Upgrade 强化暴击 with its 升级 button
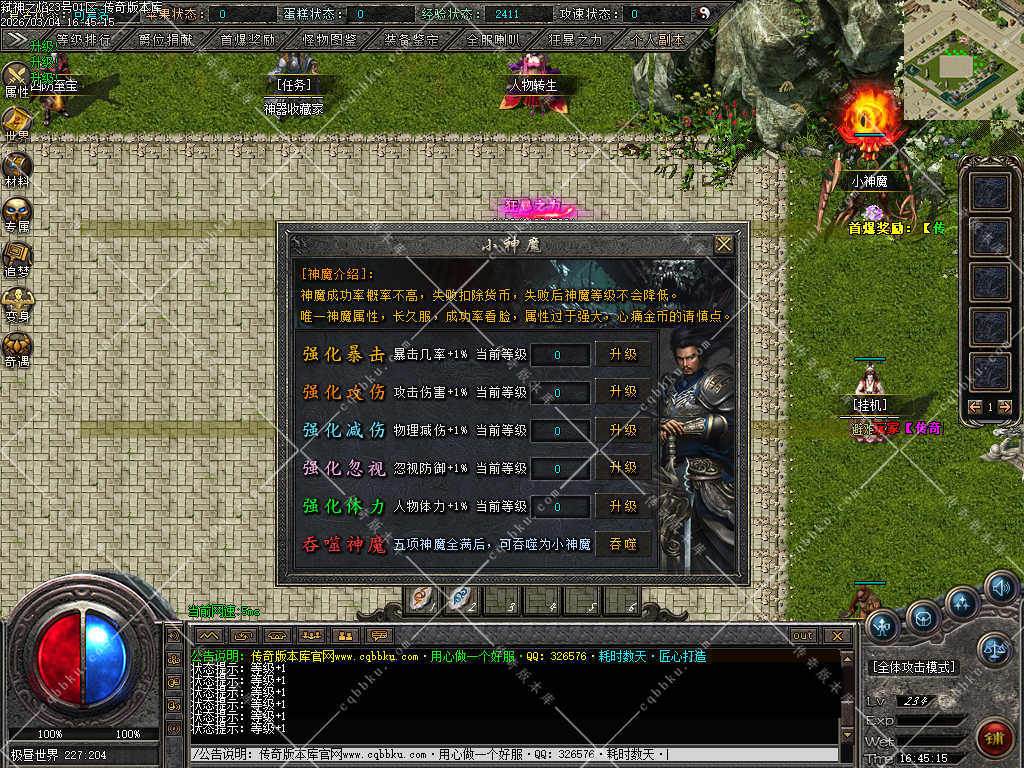The height and width of the screenshot is (768, 1024). pos(623,354)
